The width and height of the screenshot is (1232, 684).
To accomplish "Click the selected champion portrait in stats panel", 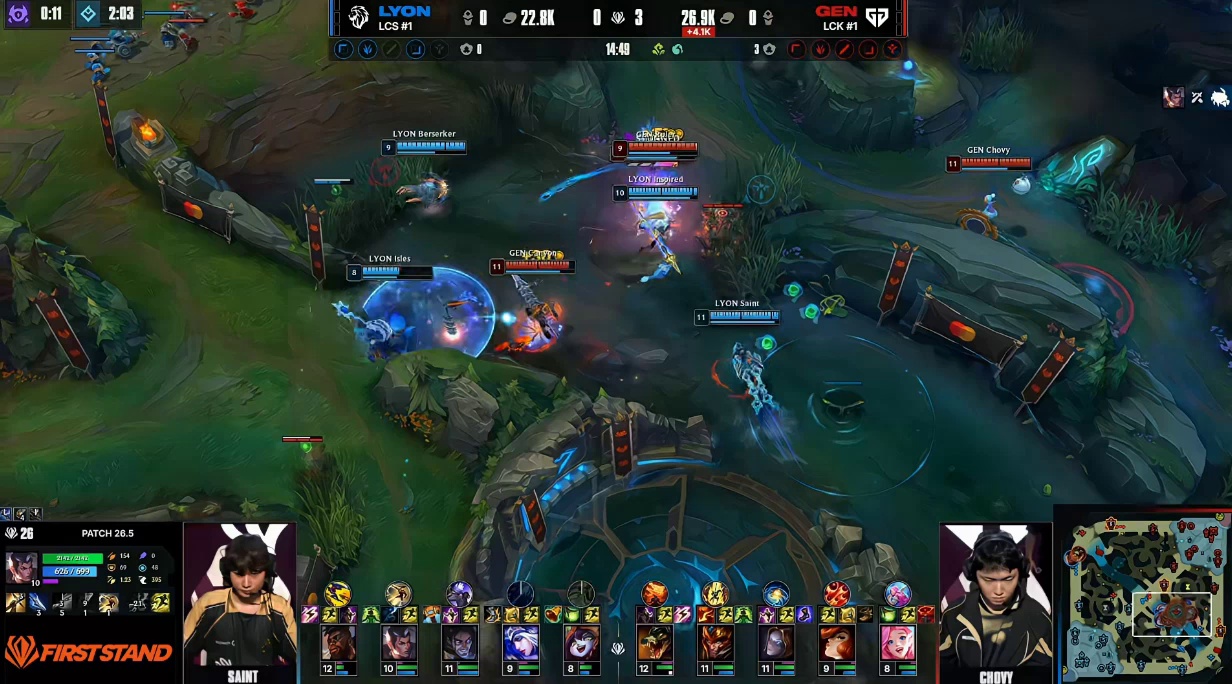I will click(x=22, y=567).
